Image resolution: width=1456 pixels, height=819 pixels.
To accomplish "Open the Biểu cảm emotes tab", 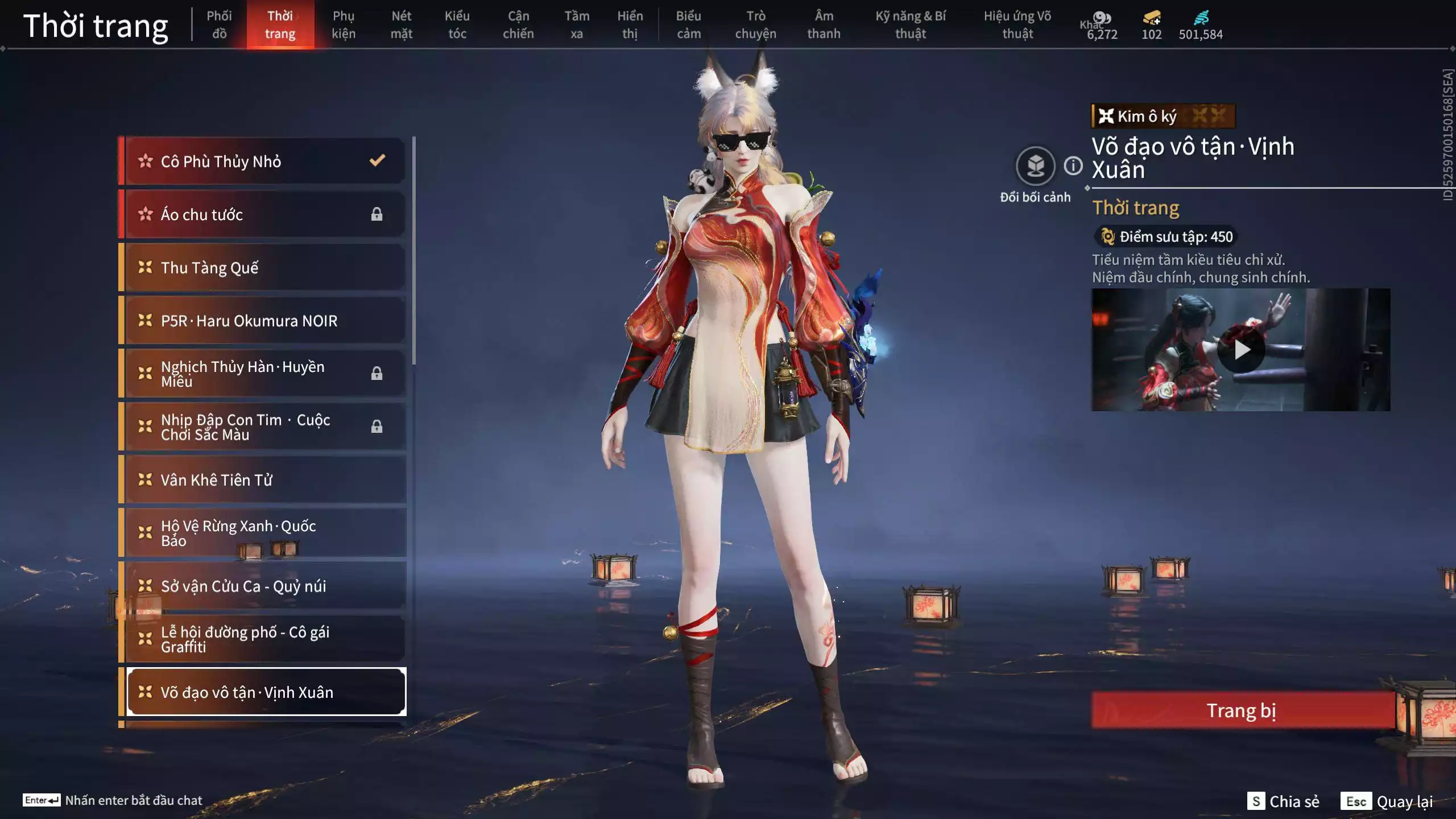I will [x=688, y=25].
